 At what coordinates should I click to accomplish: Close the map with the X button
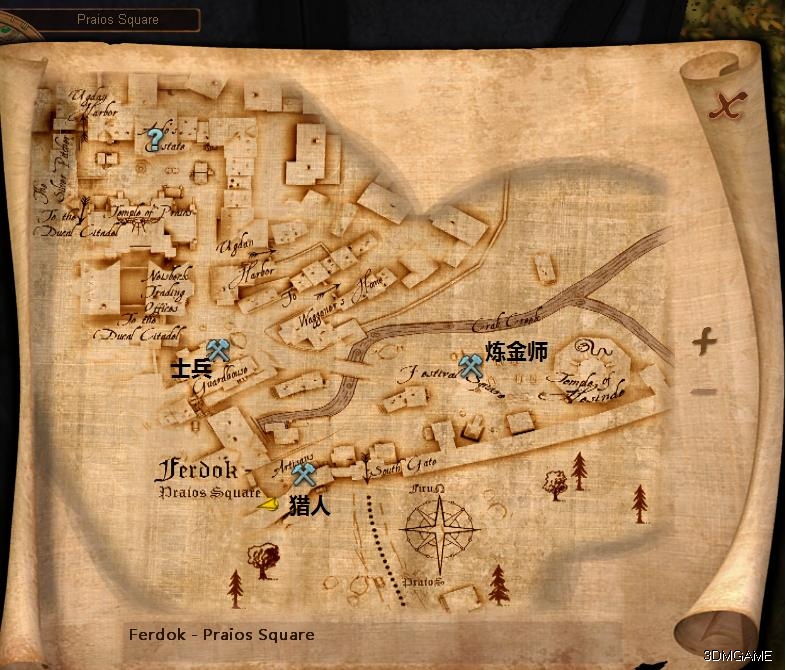point(728,104)
